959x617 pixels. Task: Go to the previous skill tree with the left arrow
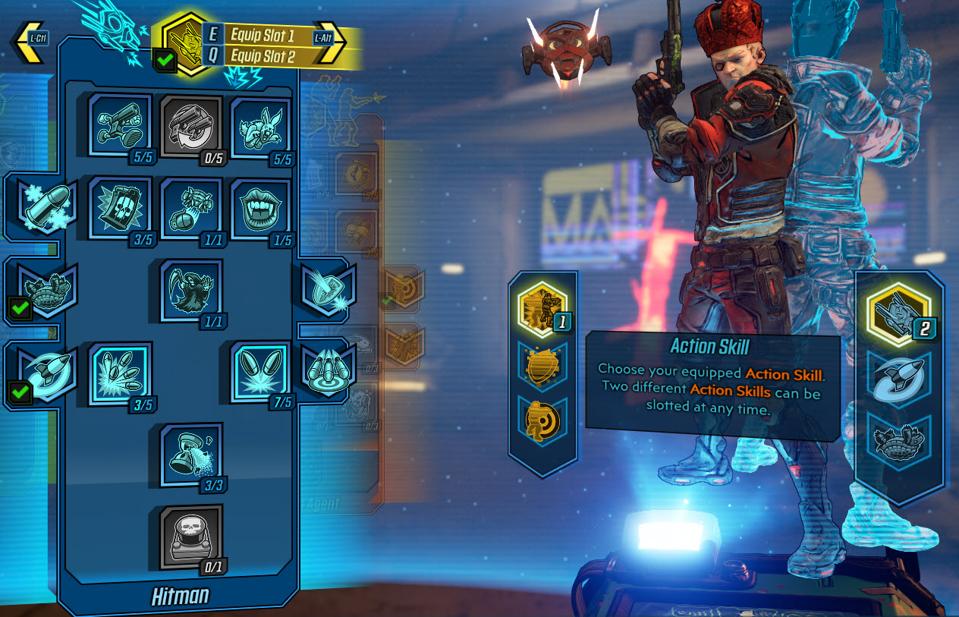27,41
